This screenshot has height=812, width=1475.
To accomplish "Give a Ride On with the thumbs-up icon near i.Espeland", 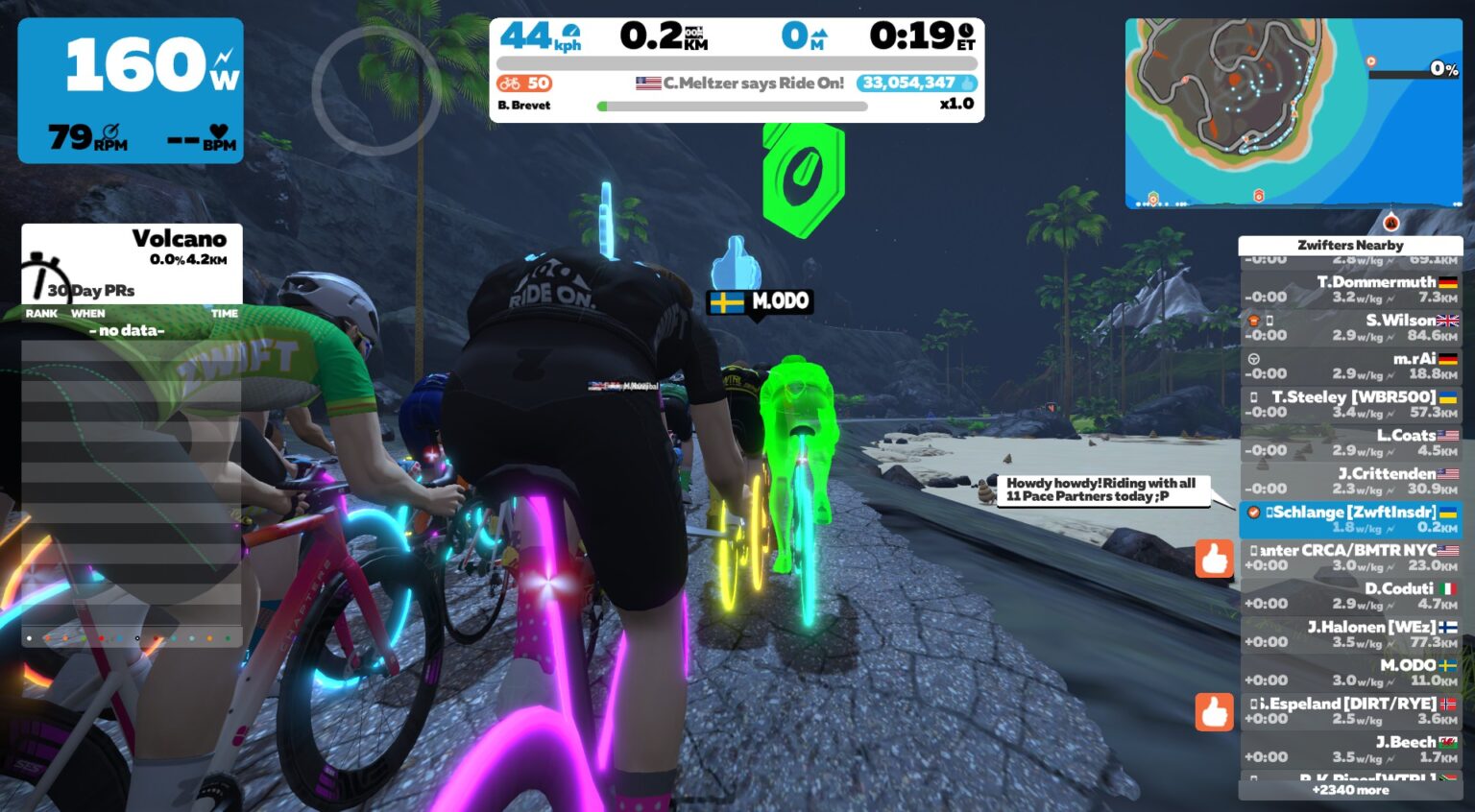I will click(x=1216, y=711).
